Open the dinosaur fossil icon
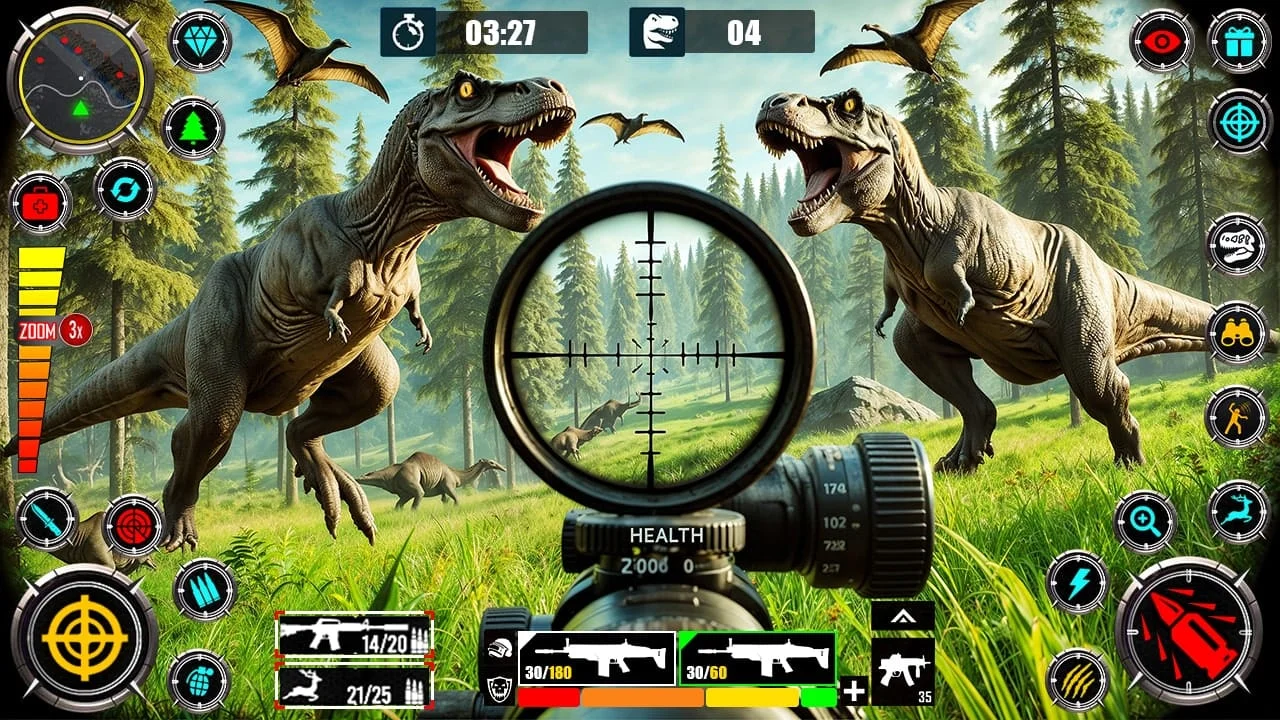 1240,245
